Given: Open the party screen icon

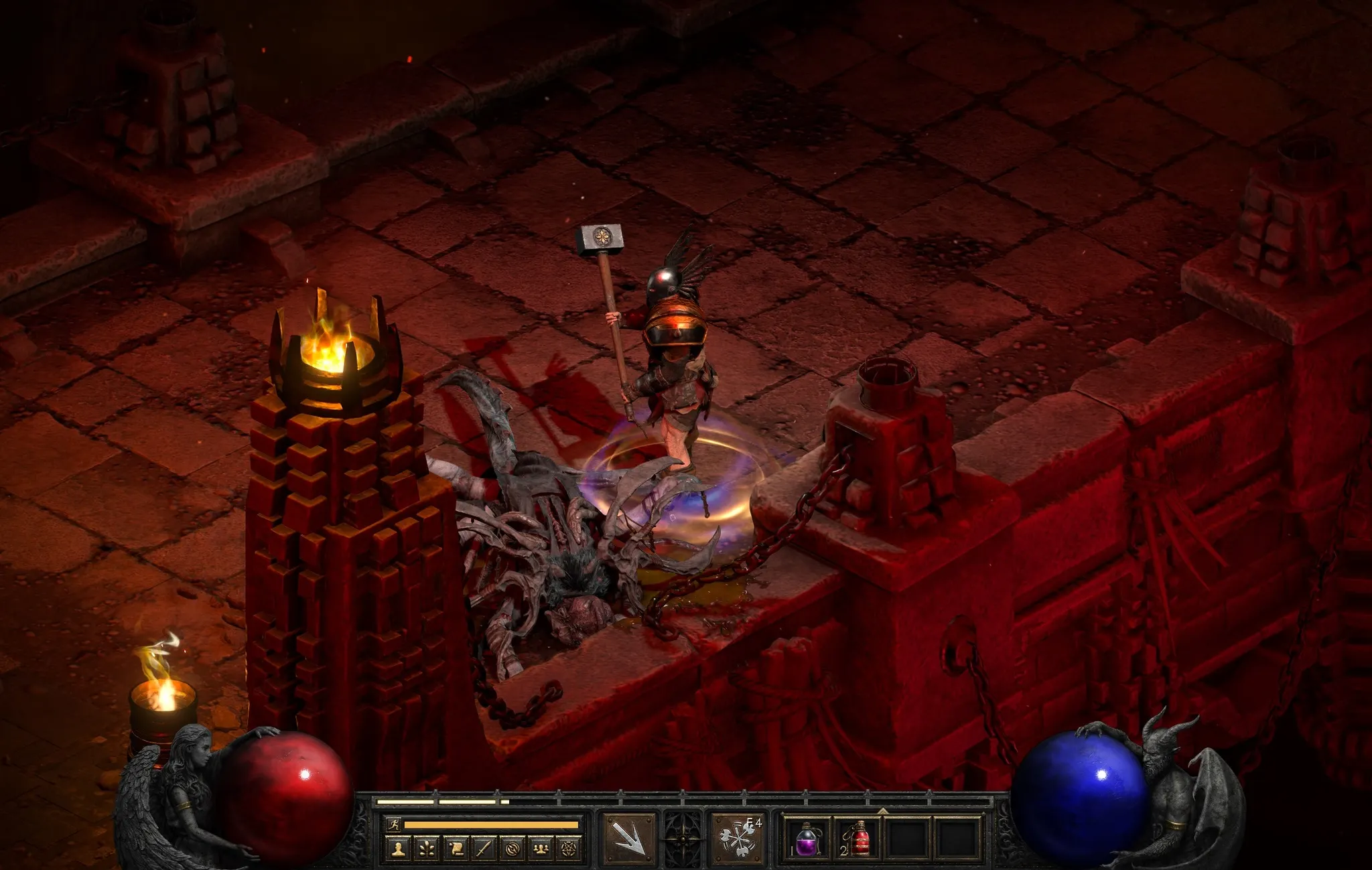Looking at the screenshot, I should click(x=541, y=849).
